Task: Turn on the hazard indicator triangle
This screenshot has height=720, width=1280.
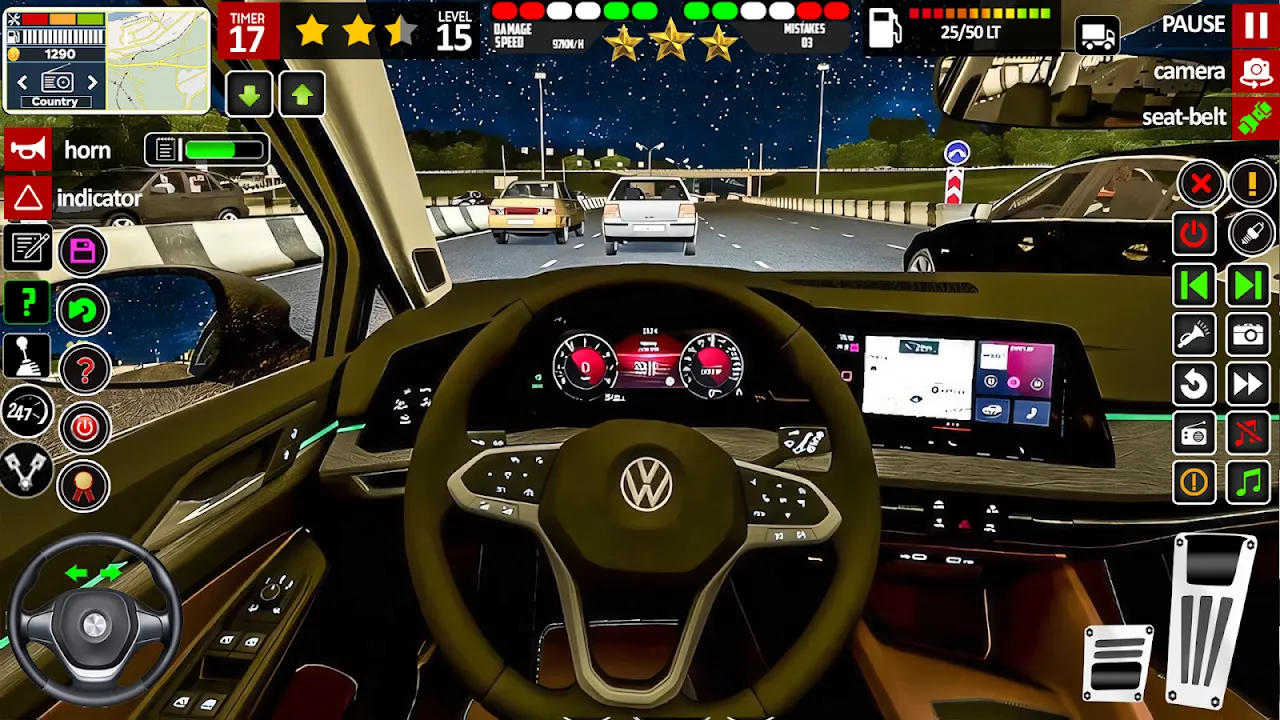Action: (28, 198)
